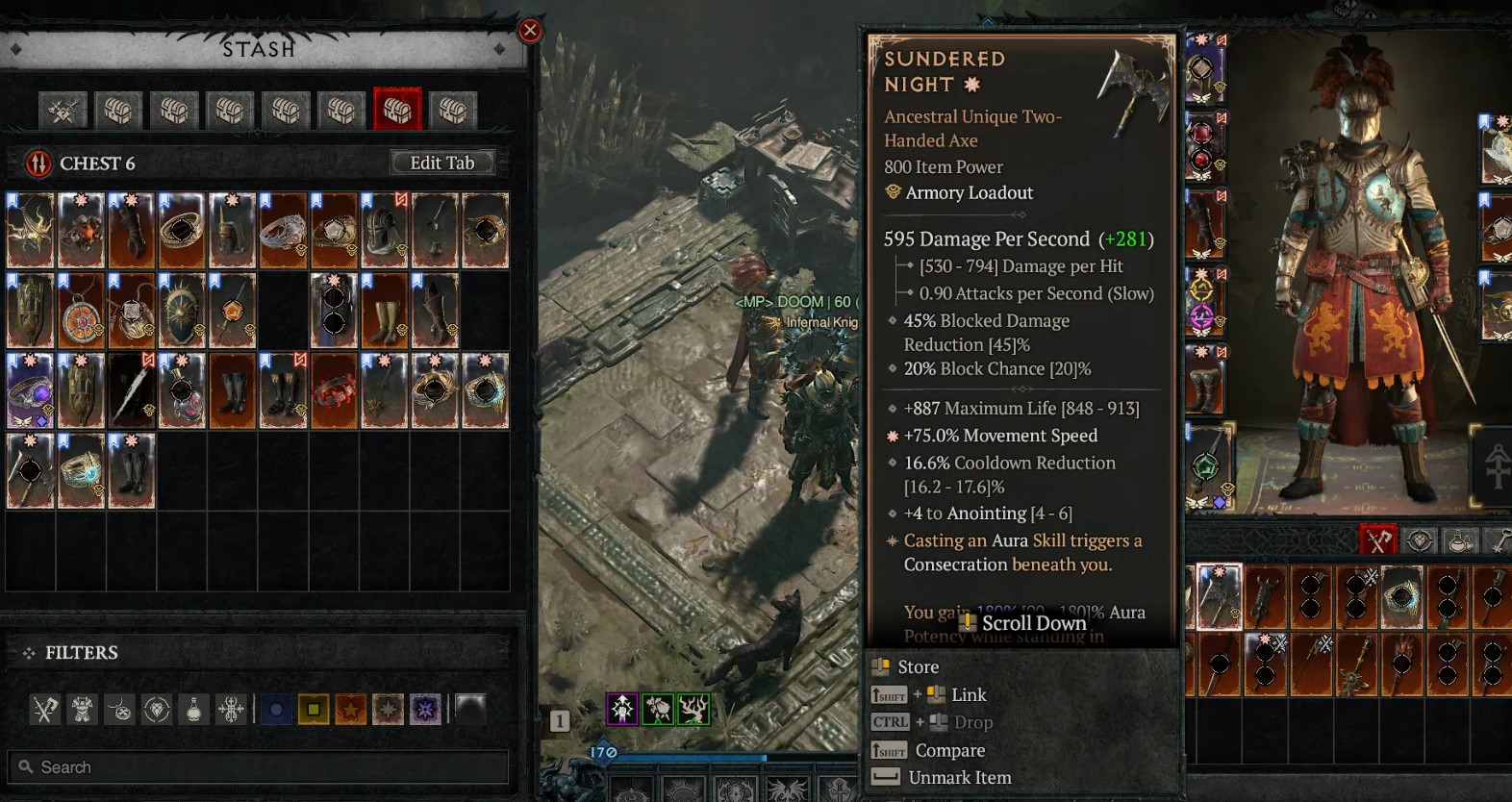Select the highlighted Sundered Night axe slot
Image resolution: width=1512 pixels, height=802 pixels.
[x=1219, y=596]
